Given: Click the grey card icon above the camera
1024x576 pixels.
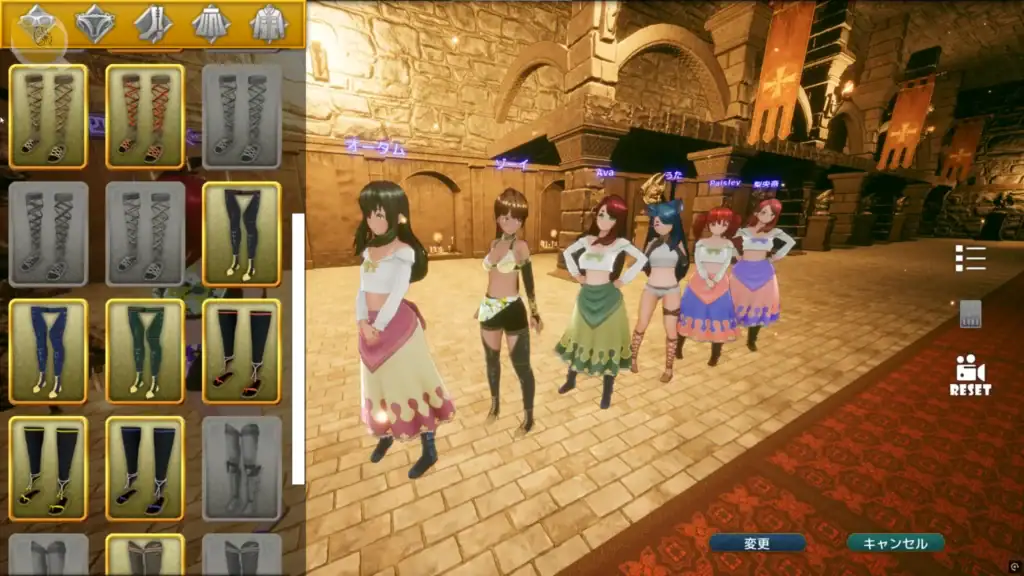Looking at the screenshot, I should click(x=970, y=313).
